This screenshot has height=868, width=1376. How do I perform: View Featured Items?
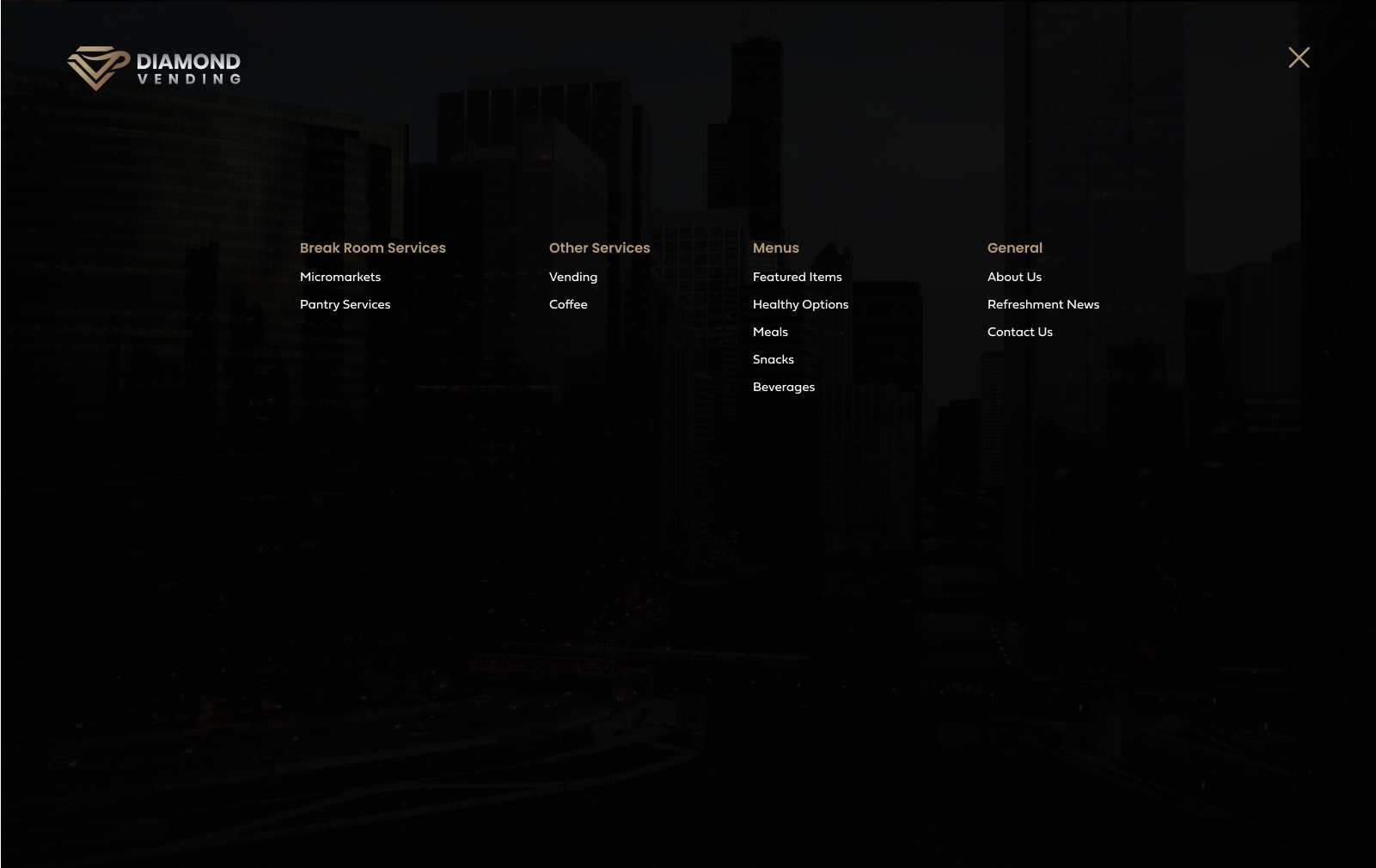click(797, 278)
